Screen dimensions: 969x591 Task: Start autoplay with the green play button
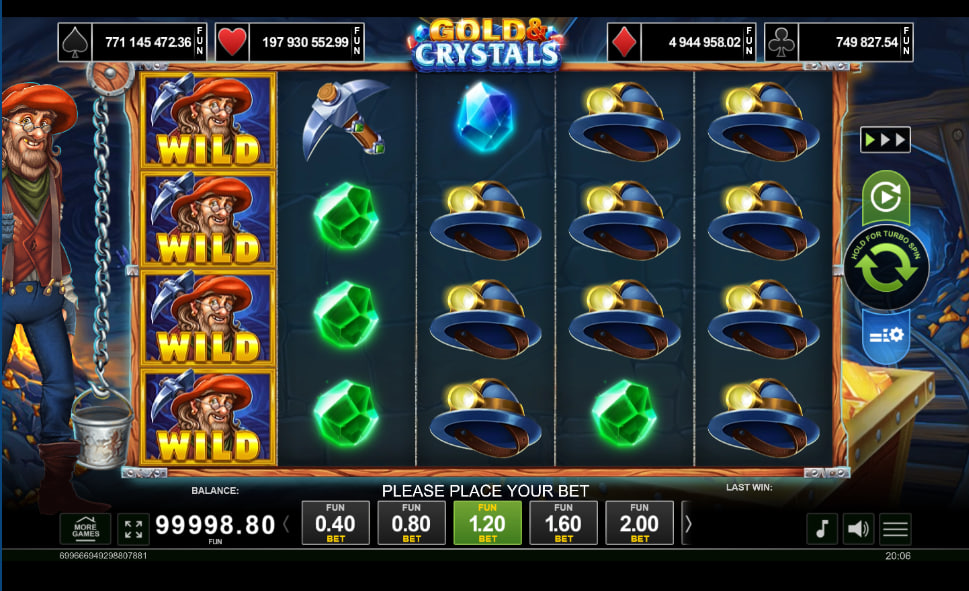[885, 197]
